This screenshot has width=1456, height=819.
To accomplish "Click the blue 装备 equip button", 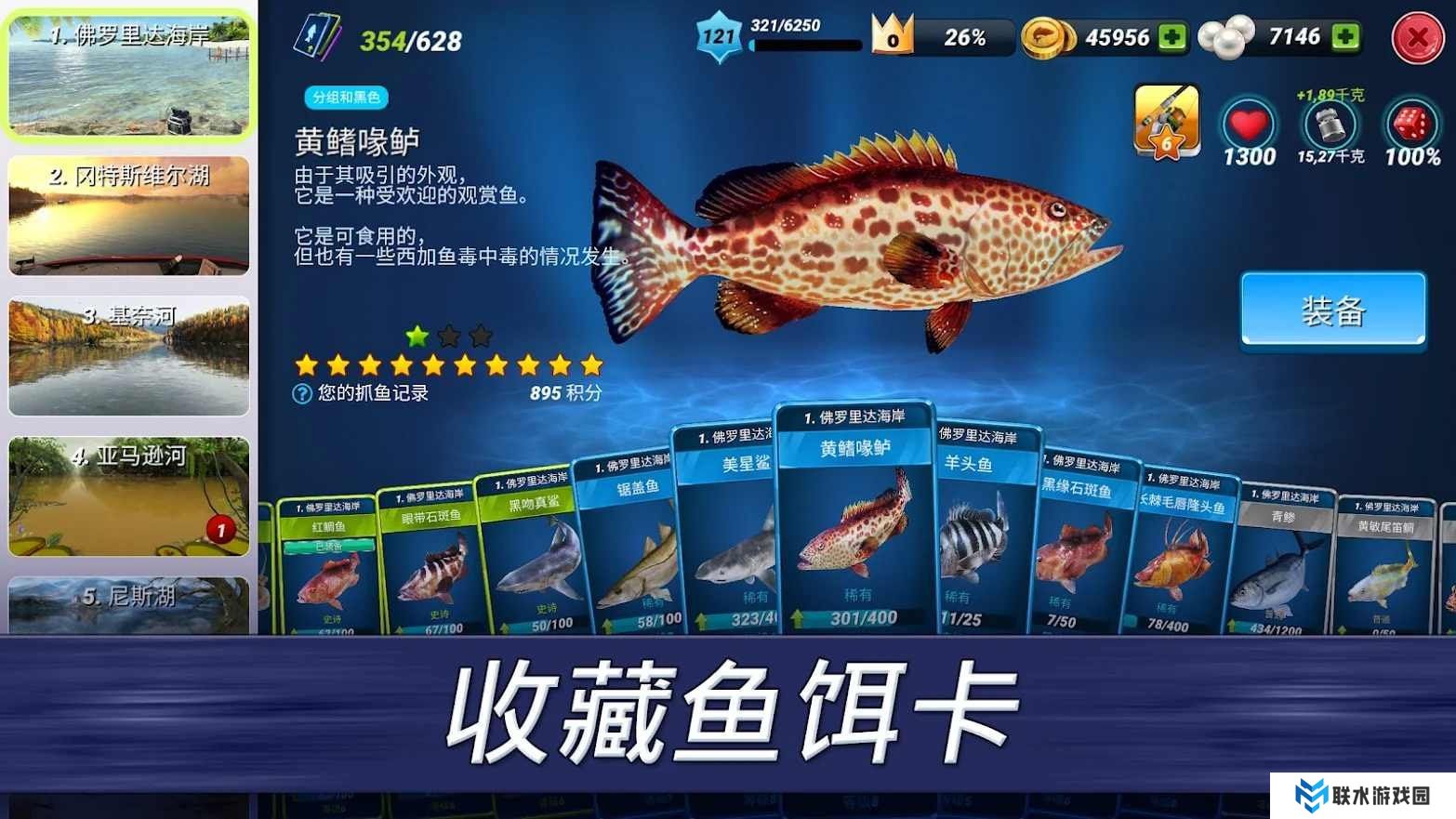I will click(1332, 310).
